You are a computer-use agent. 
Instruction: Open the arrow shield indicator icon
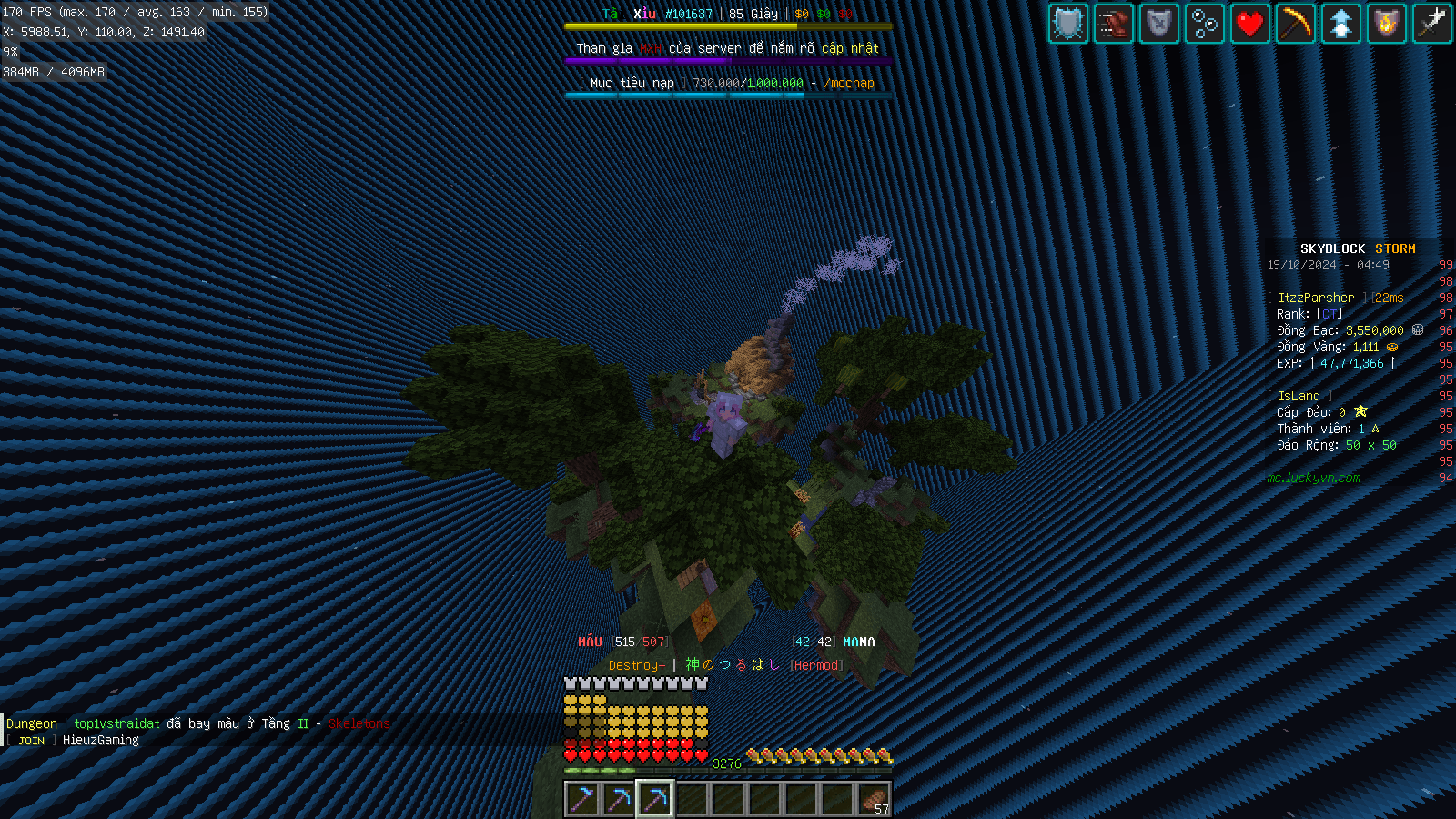pyautogui.click(x=1158, y=25)
